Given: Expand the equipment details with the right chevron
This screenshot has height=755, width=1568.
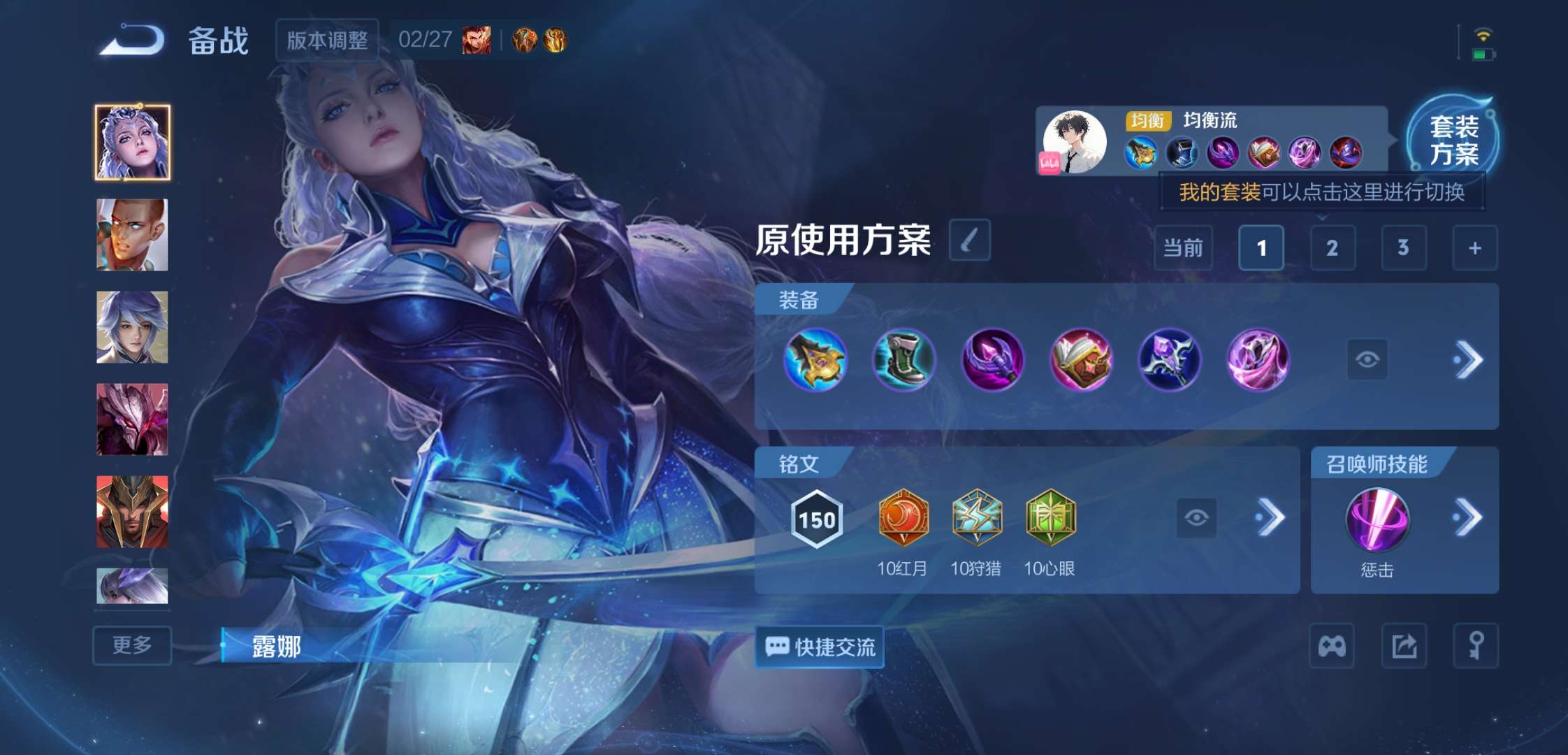Looking at the screenshot, I should [1471, 359].
